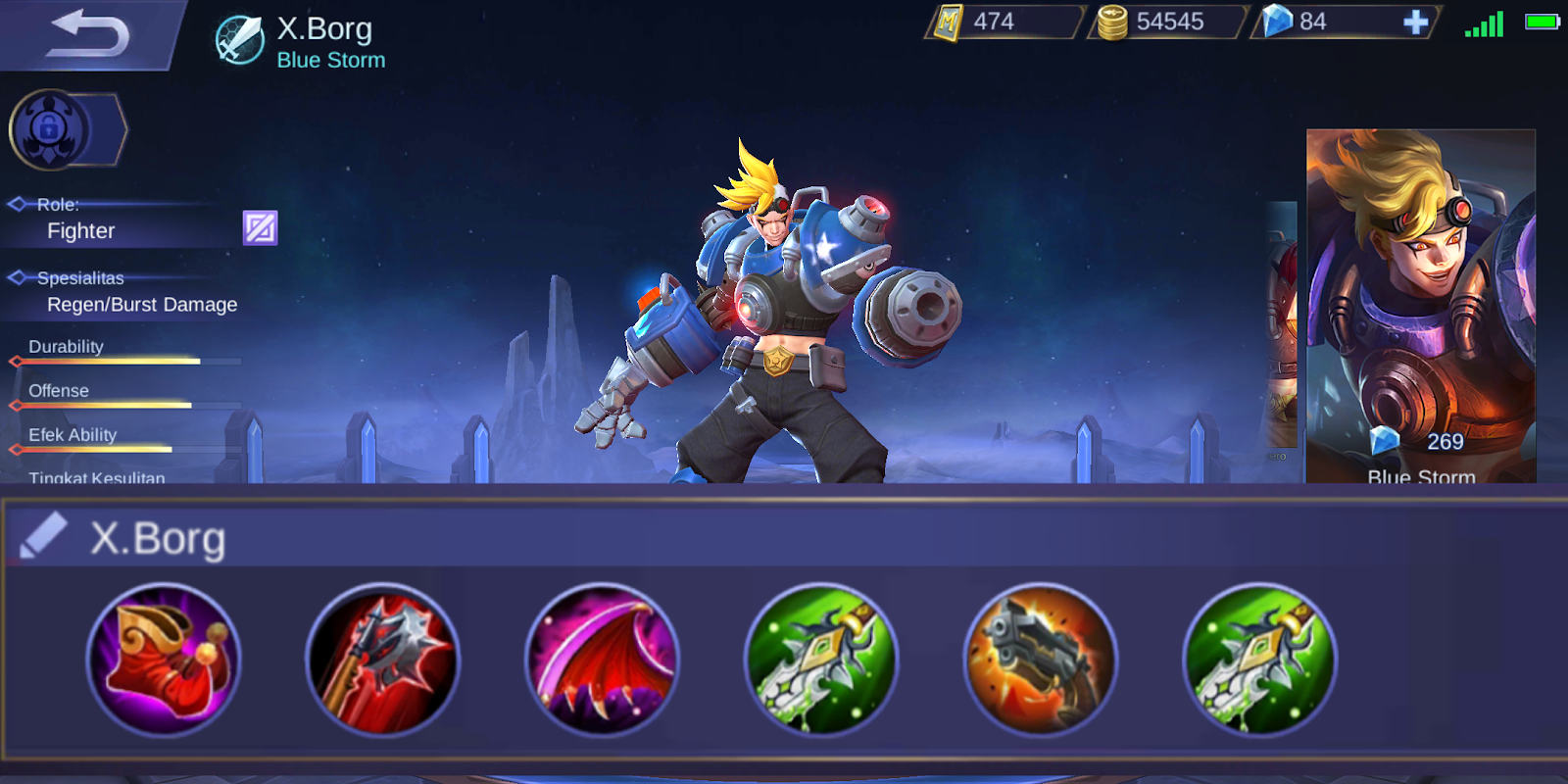Open the Blue Storm skin label under X.Borg
The height and width of the screenshot is (784, 1568).
(331, 60)
